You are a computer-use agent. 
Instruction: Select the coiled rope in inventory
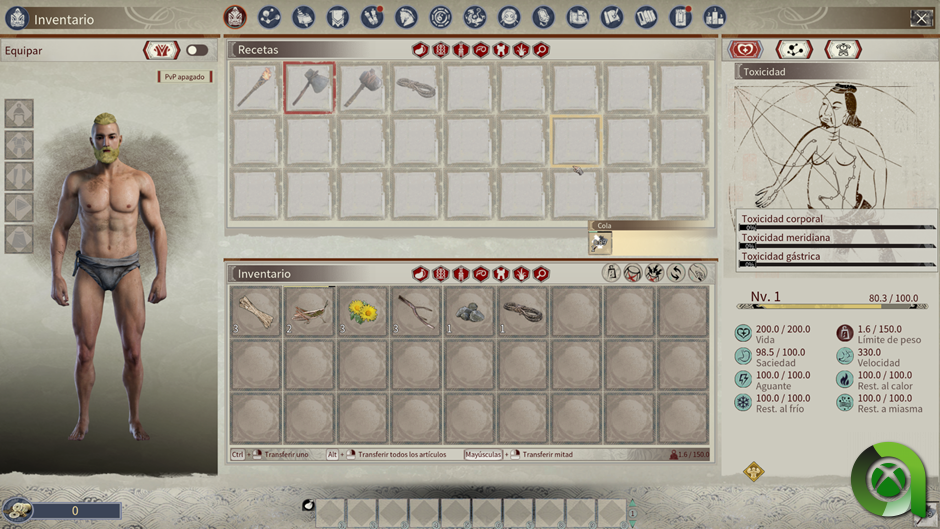[x=521, y=311]
